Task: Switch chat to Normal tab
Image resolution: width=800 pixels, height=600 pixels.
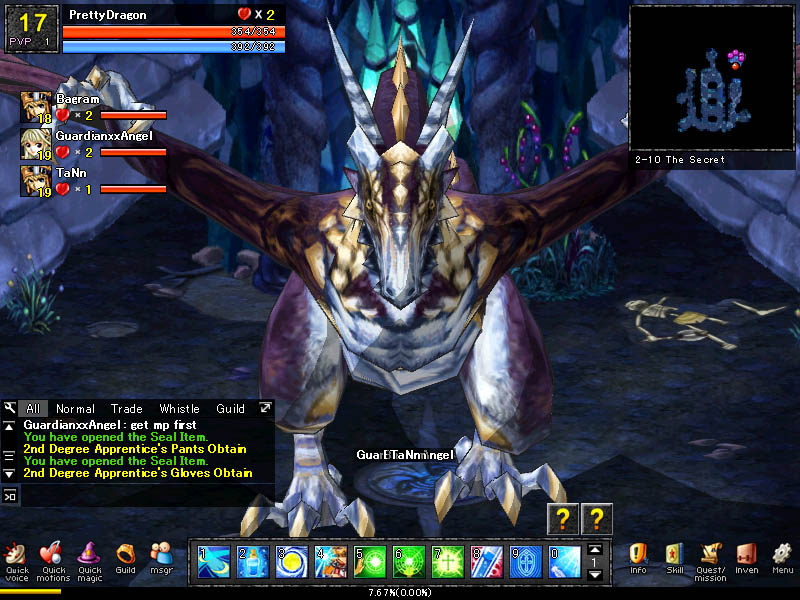Action: point(75,409)
